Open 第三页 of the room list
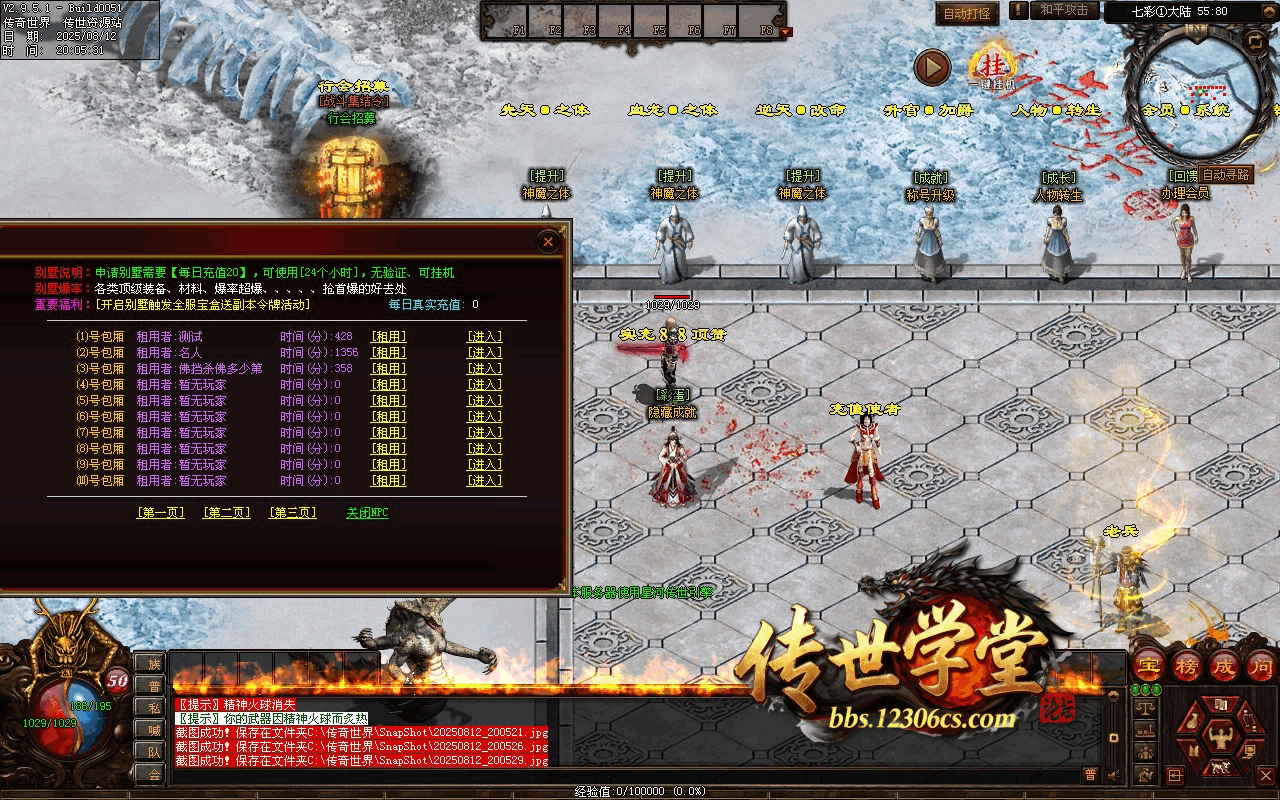Screen dimensions: 1280x800 coord(292,513)
